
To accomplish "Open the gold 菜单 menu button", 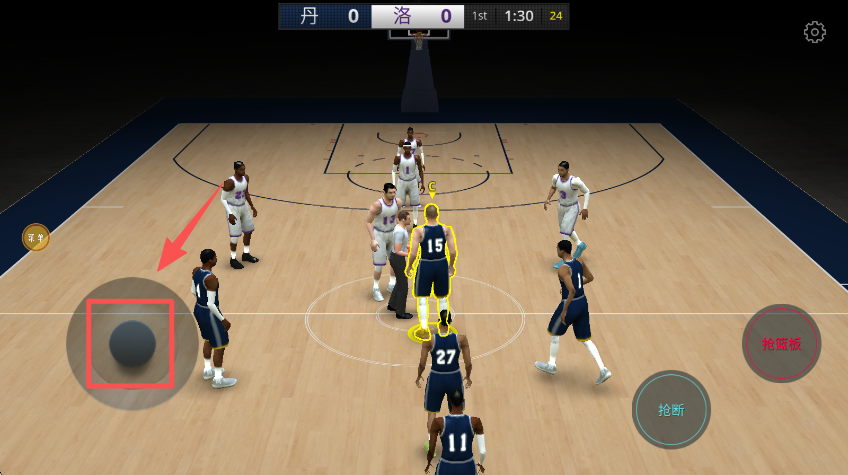I will pos(37,237).
